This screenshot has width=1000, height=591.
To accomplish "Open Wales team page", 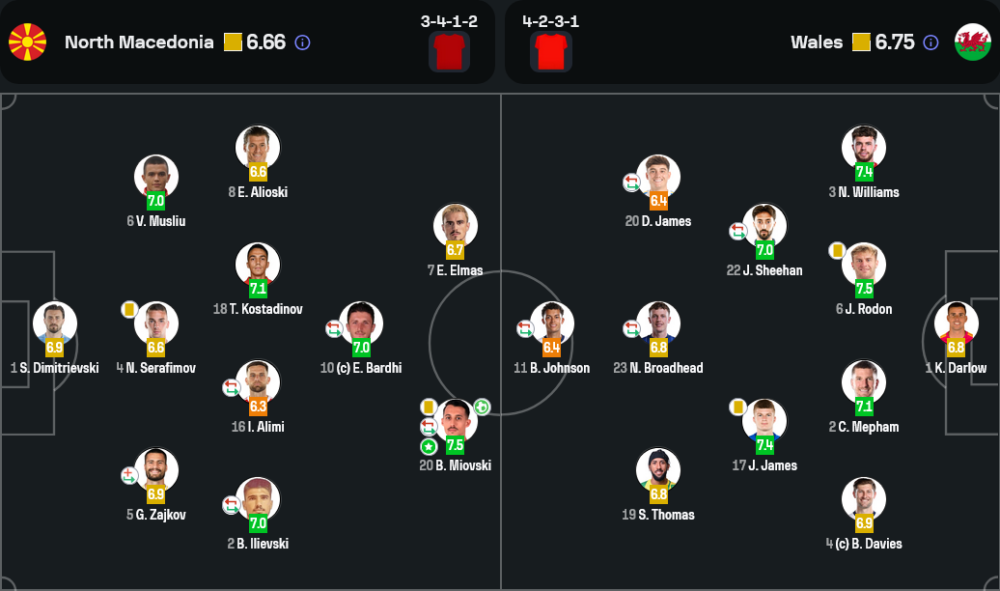I will pyautogui.click(x=815, y=42).
